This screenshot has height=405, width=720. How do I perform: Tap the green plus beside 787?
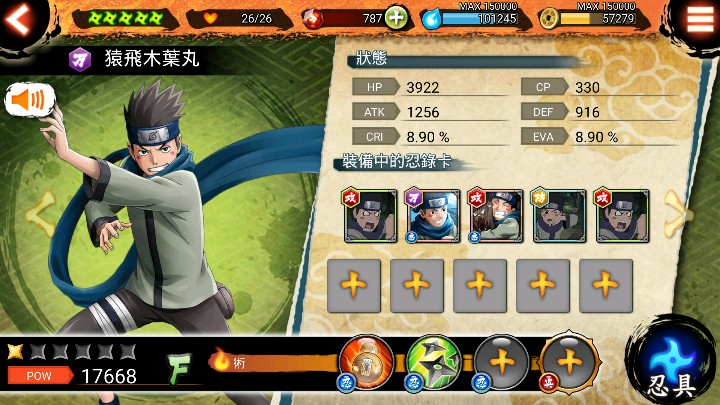click(x=396, y=17)
